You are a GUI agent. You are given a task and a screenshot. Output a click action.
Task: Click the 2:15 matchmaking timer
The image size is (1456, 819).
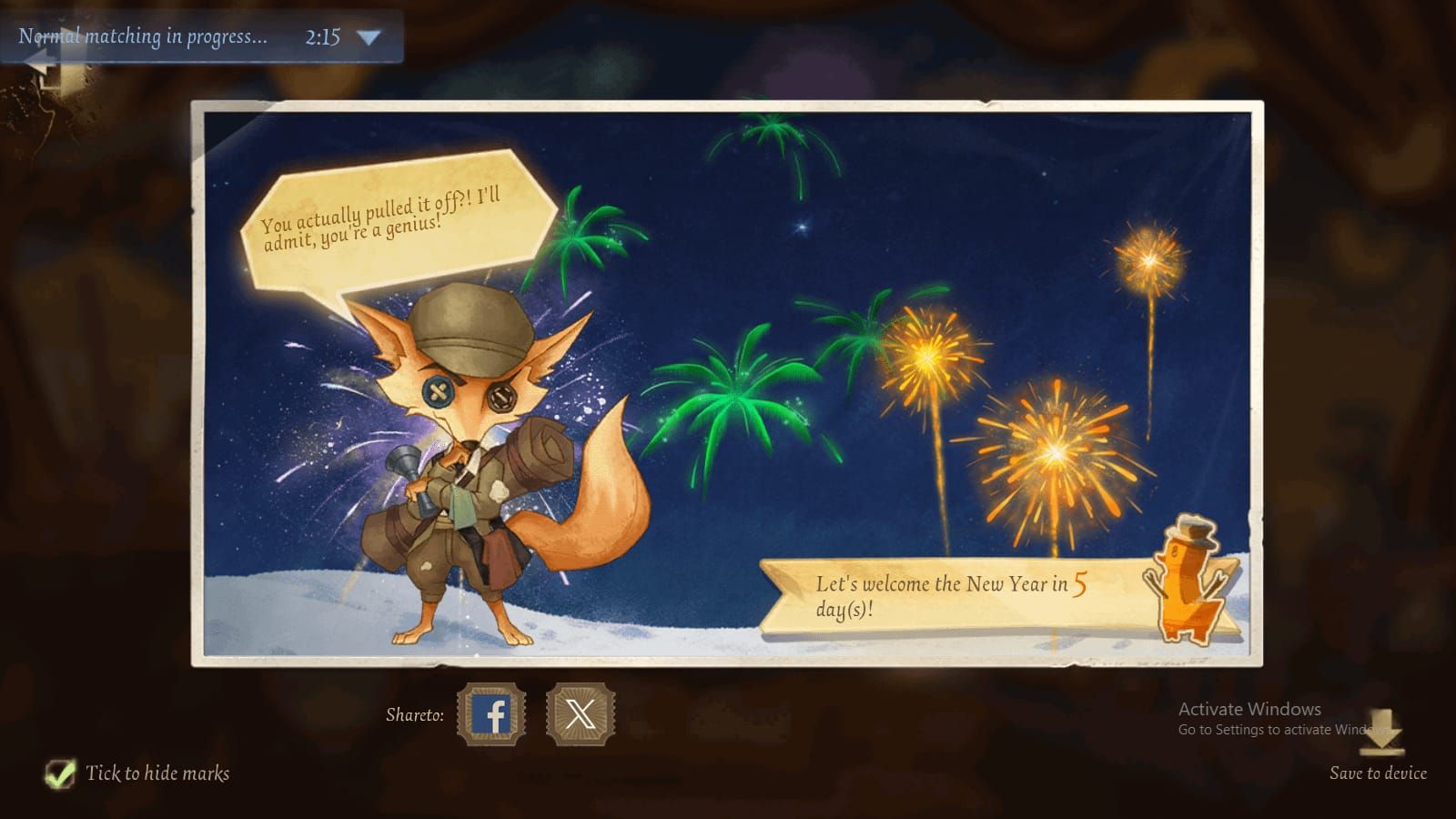click(324, 38)
